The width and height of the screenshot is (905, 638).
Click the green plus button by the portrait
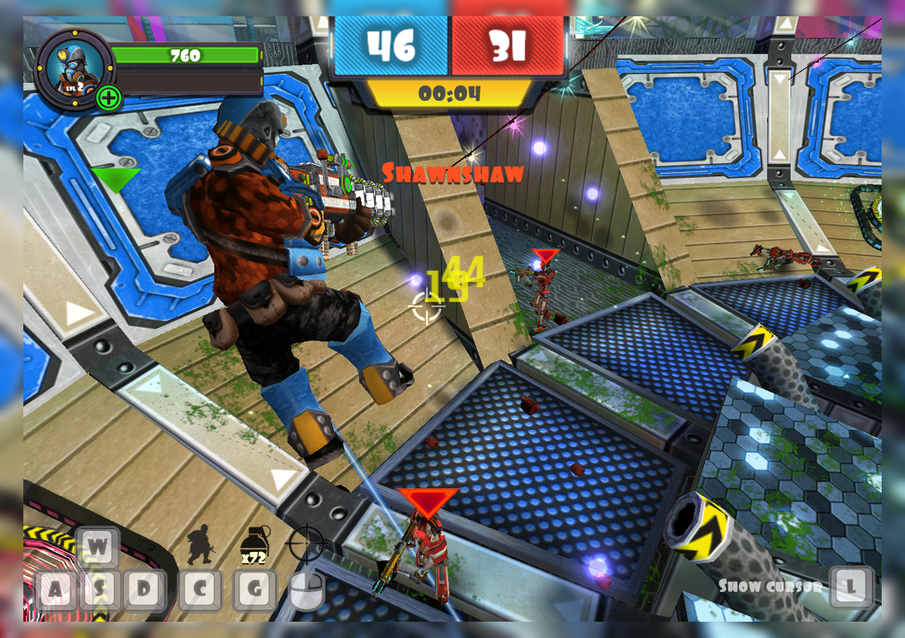(109, 98)
